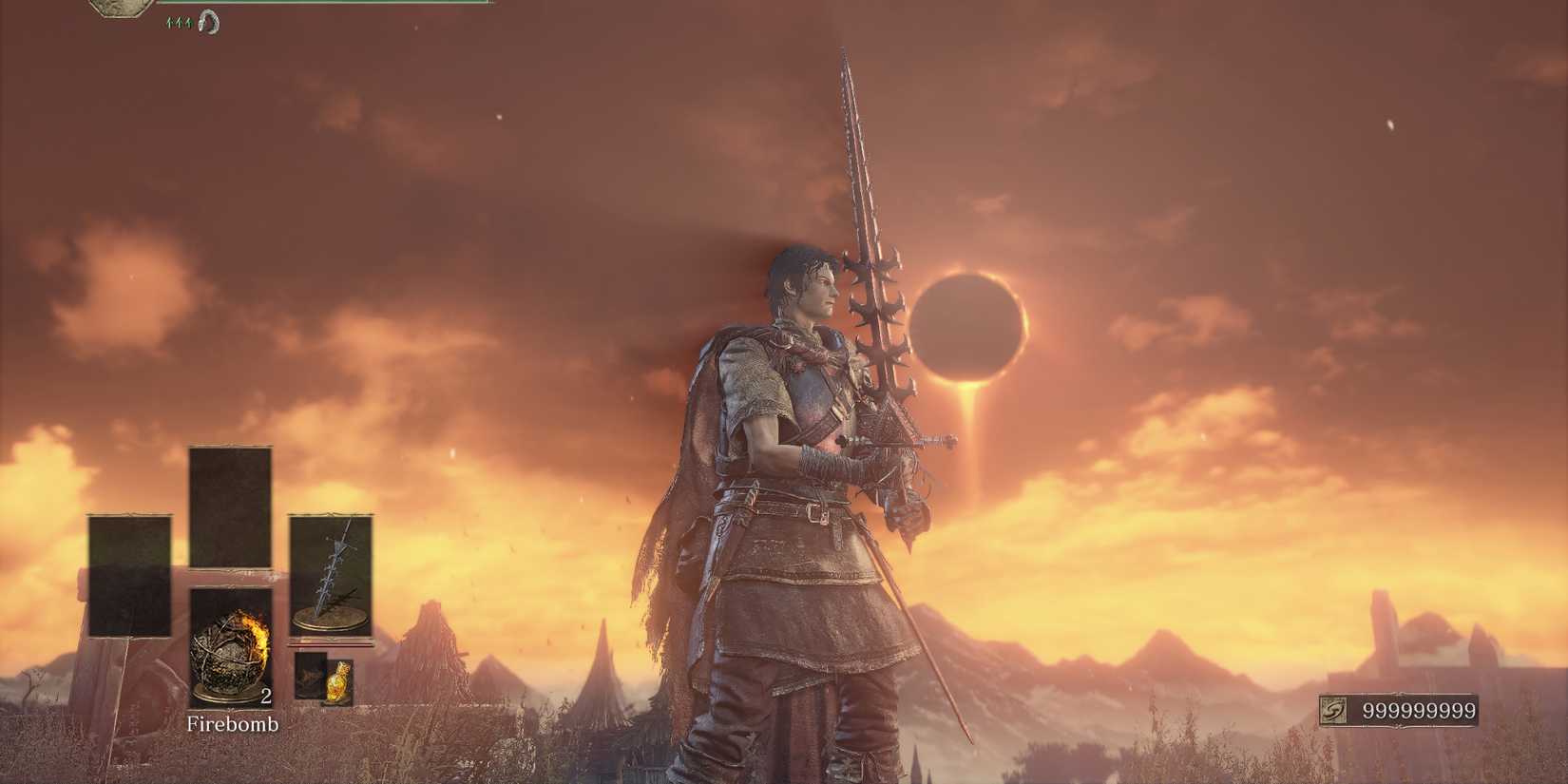Image resolution: width=1568 pixels, height=784 pixels.
Task: Select the empty left-hand weapon slot
Action: click(x=127, y=575)
